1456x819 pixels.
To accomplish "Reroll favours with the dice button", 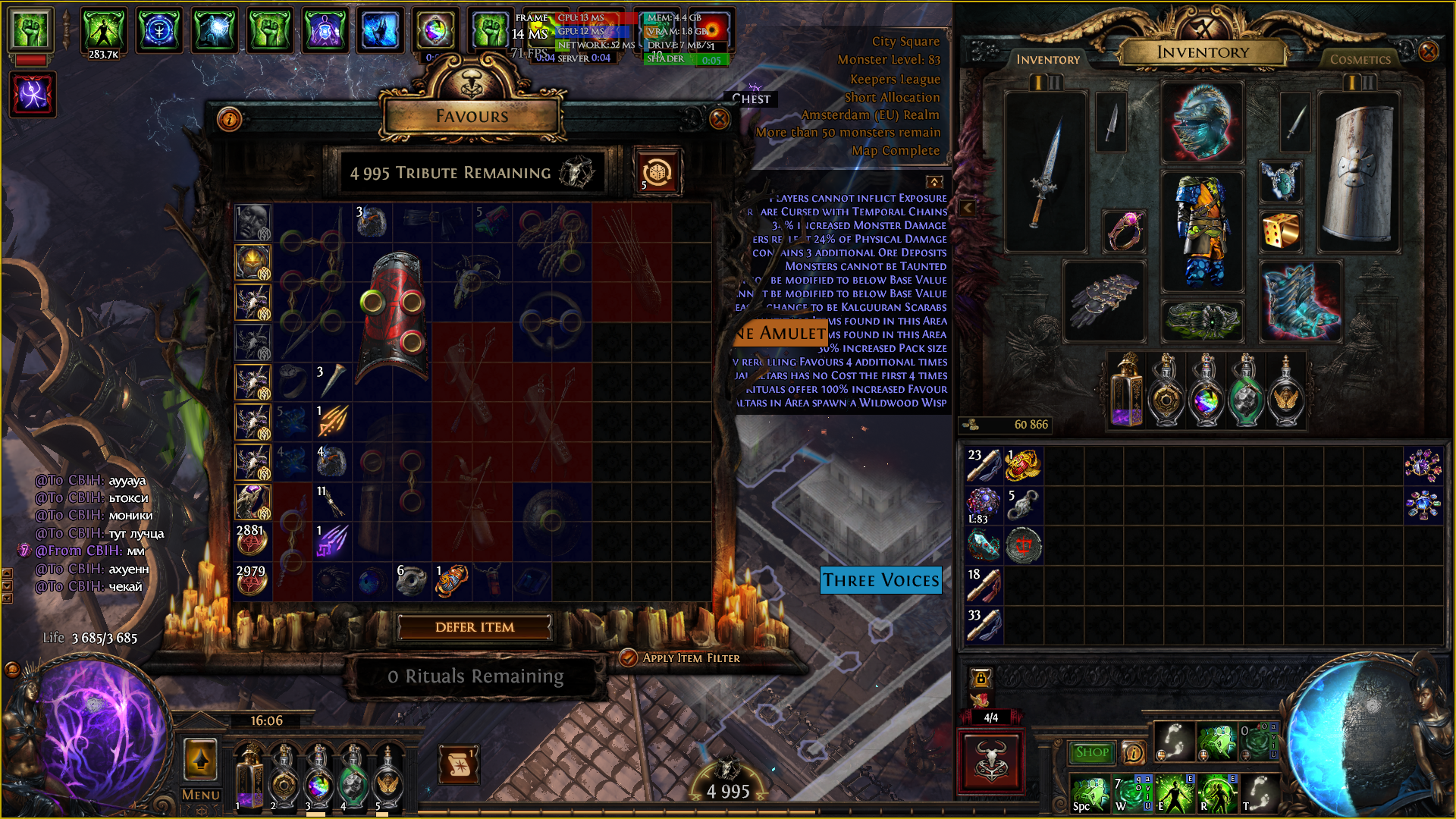I will (657, 173).
